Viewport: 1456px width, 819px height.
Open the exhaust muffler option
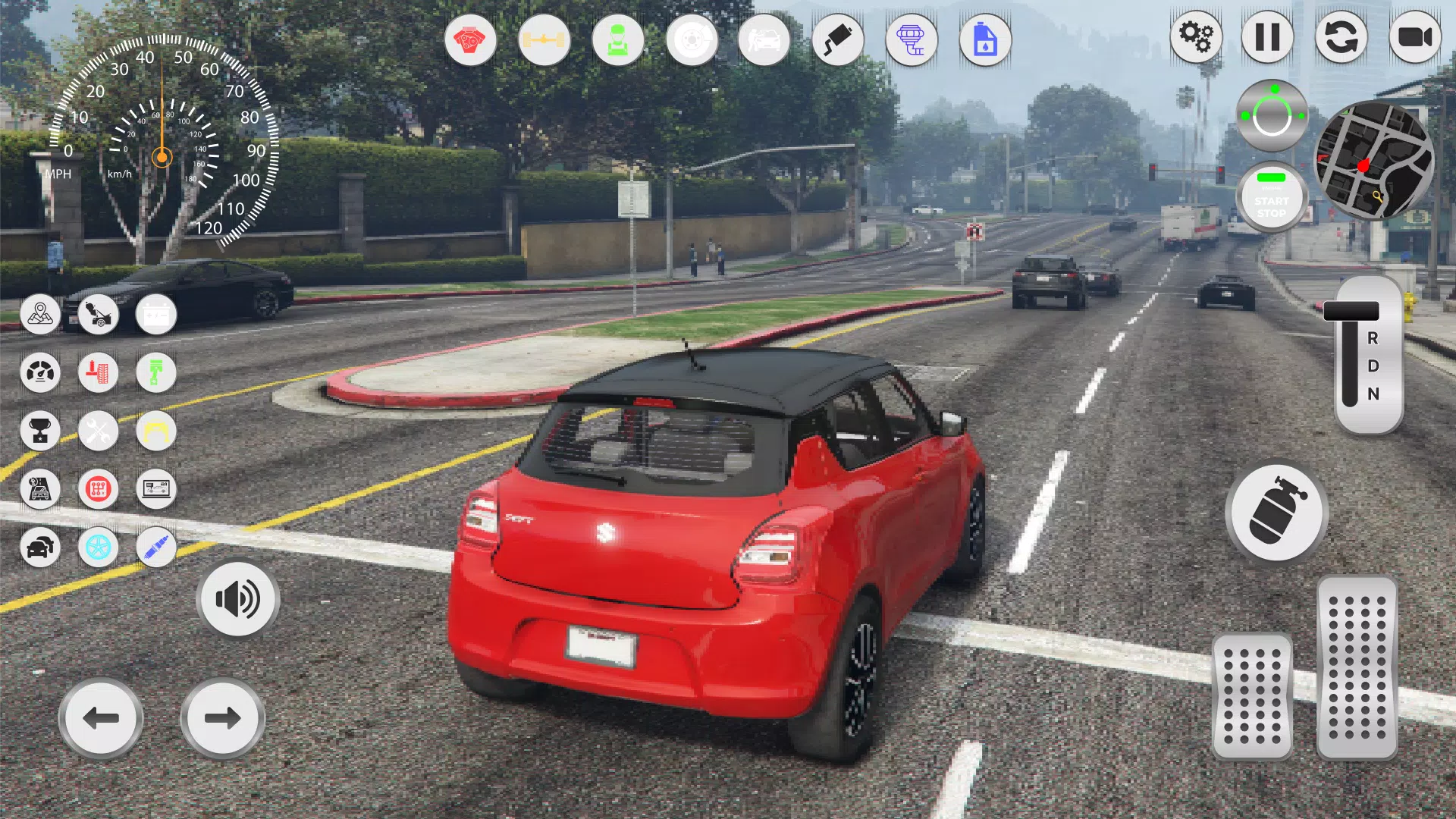[837, 39]
